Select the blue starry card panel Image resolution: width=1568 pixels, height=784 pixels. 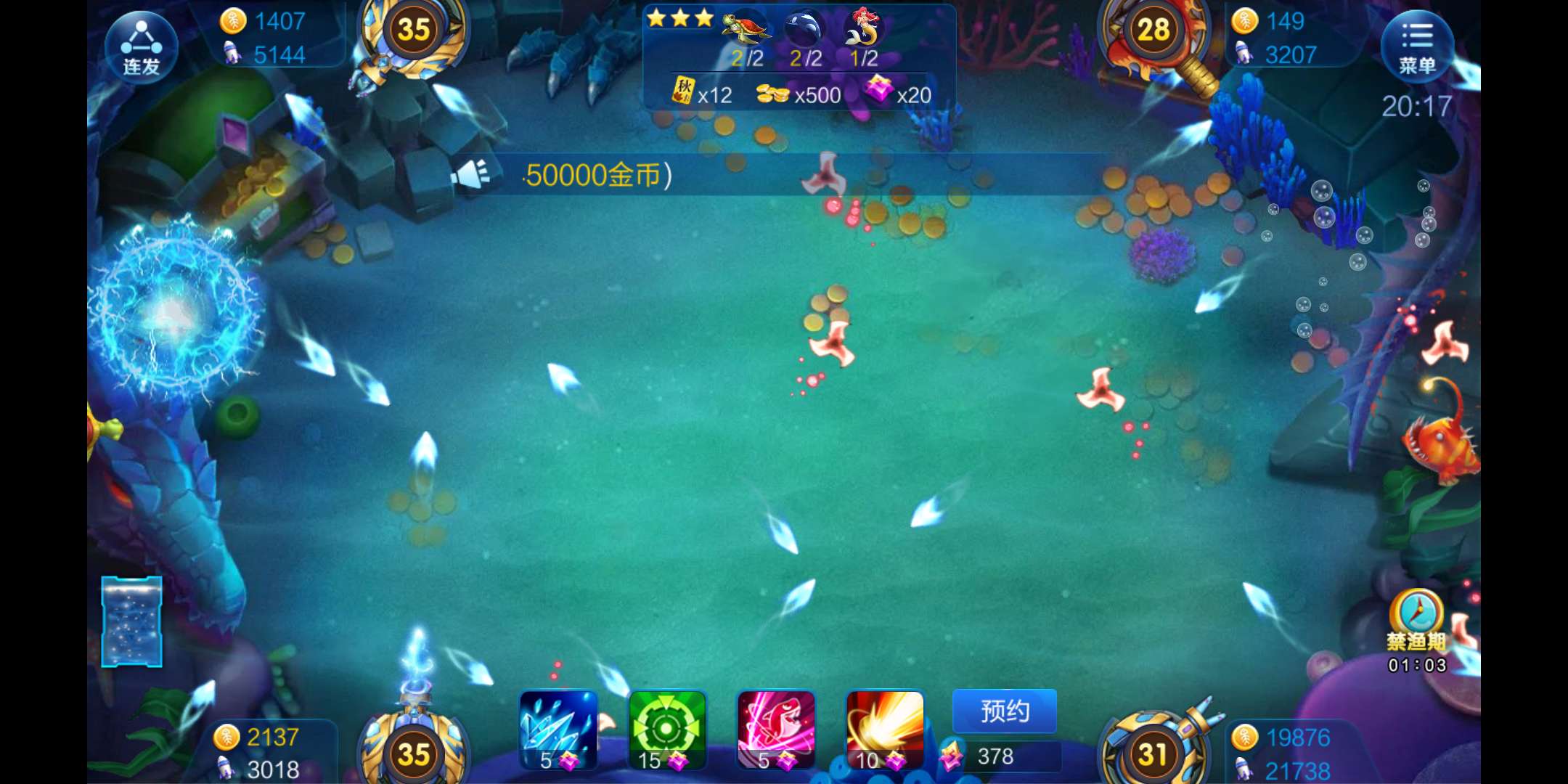[131, 621]
